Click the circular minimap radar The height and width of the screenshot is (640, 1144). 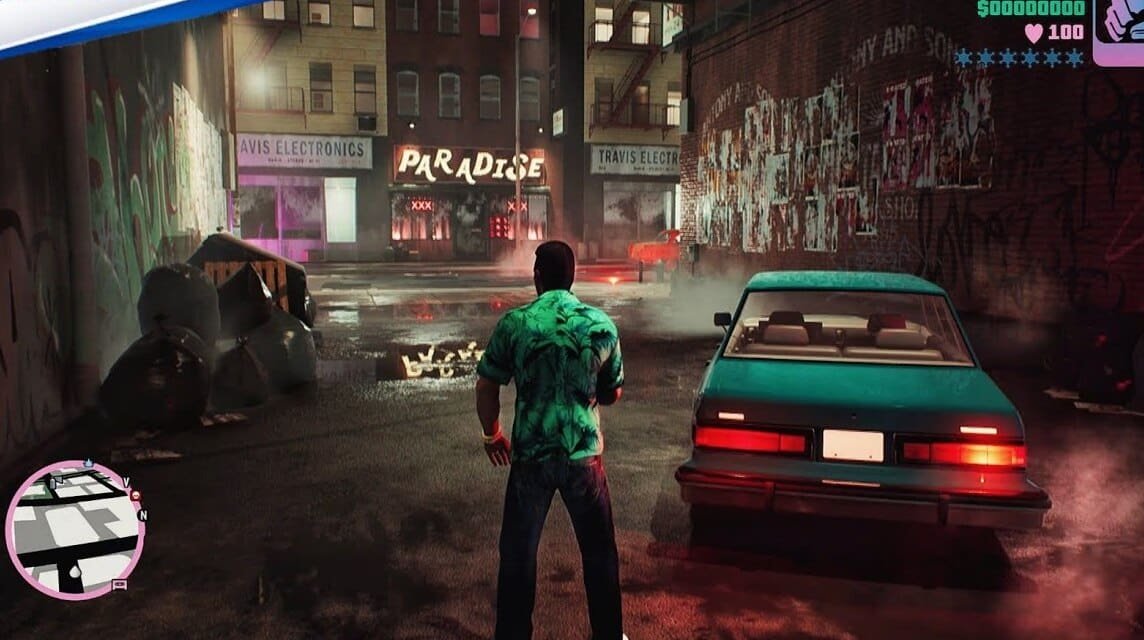tap(75, 529)
